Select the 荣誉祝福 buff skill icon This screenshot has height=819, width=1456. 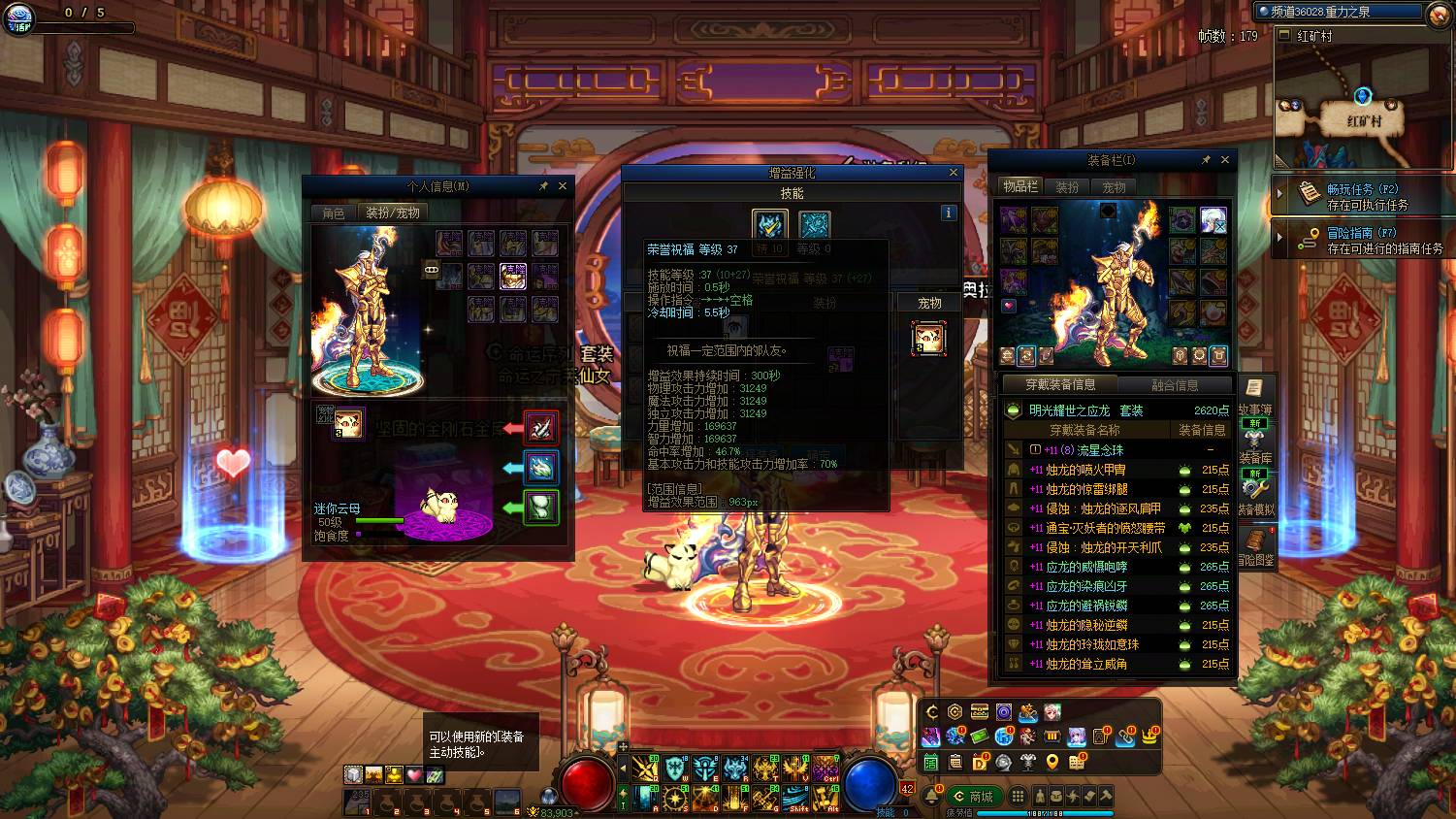770,225
